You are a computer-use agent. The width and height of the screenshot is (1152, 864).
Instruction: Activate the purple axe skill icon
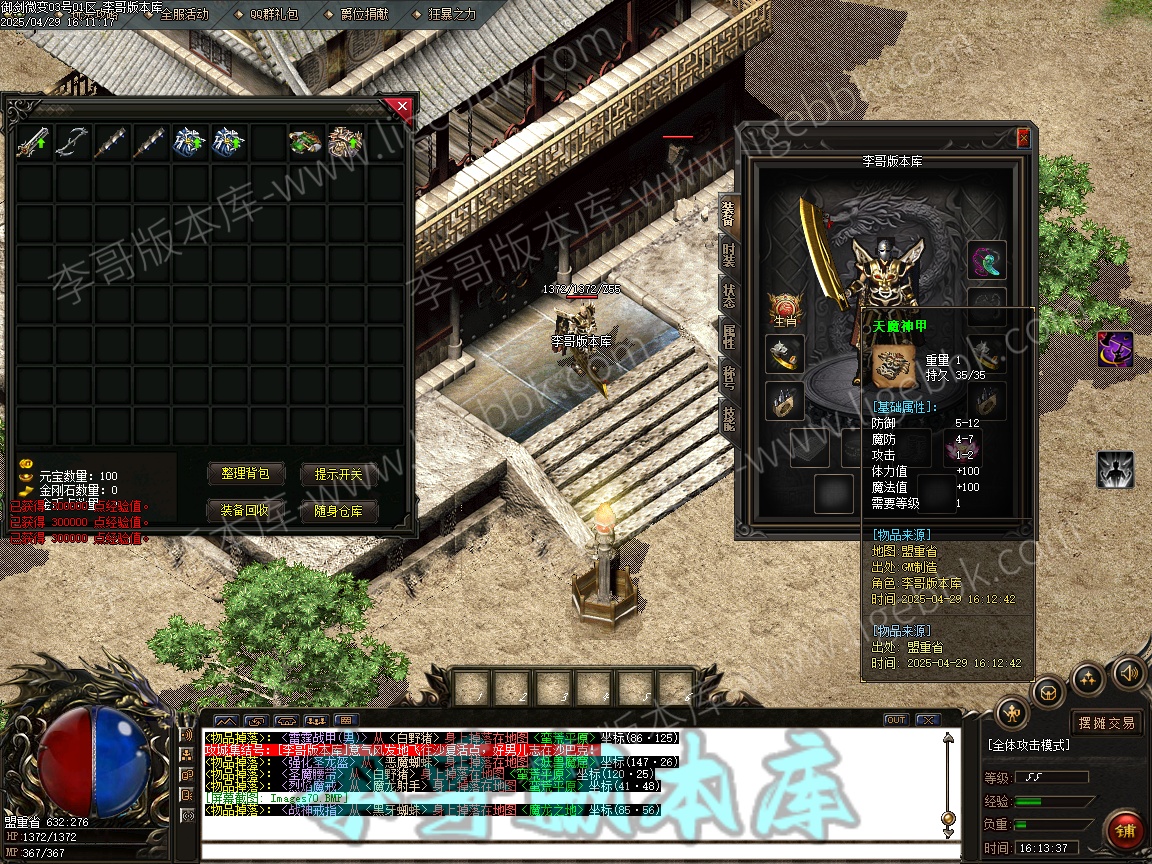click(1115, 350)
